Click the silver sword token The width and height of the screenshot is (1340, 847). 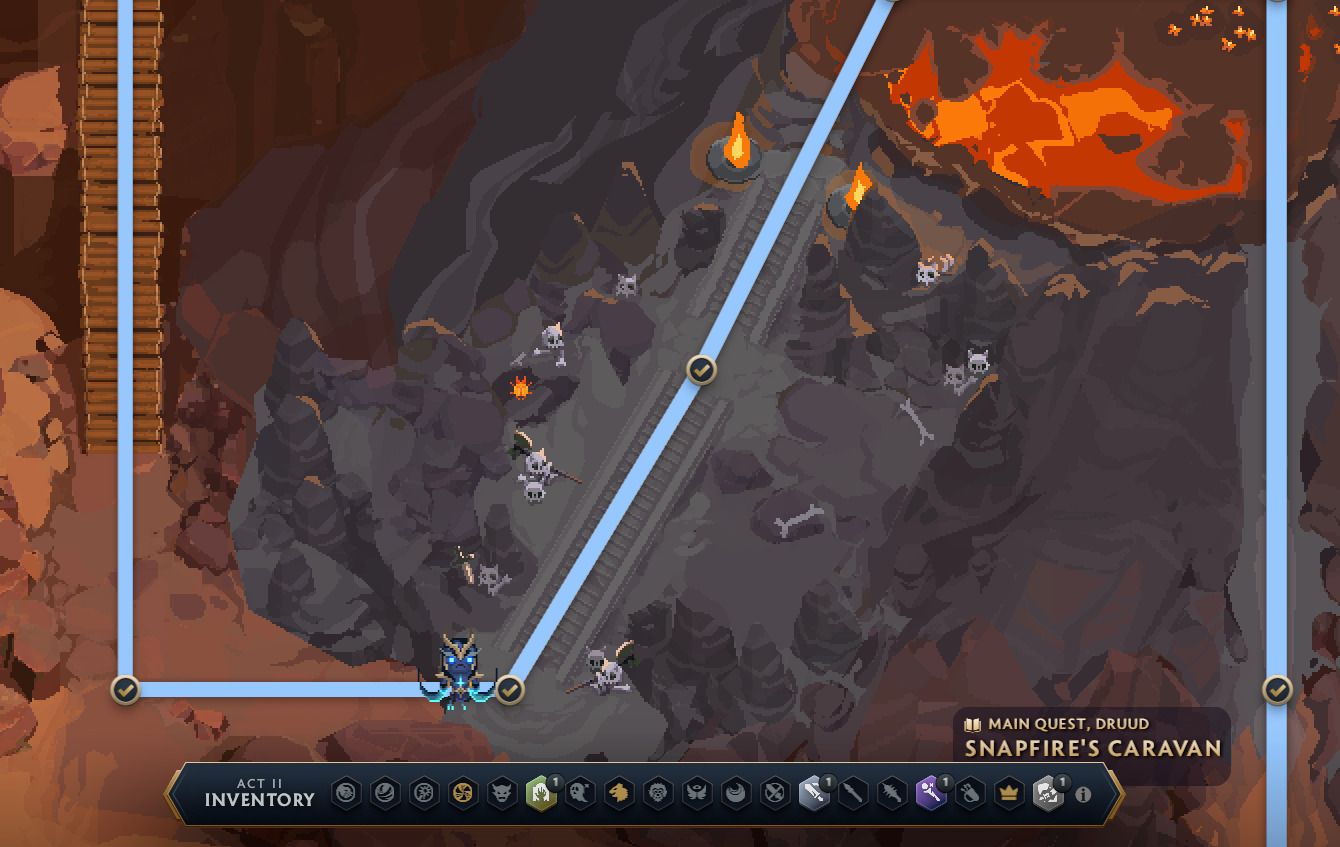click(814, 795)
